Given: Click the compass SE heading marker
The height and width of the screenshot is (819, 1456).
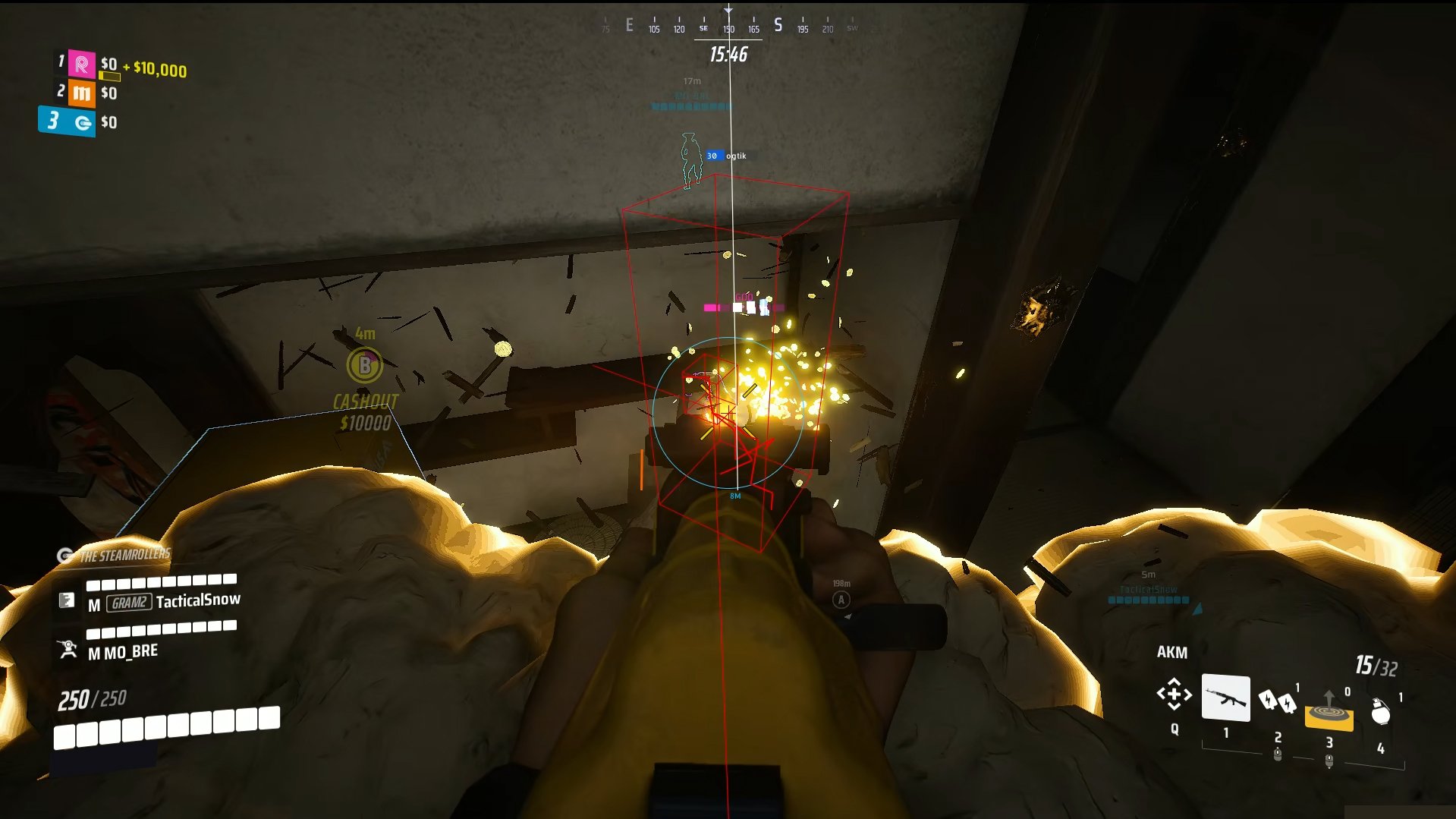Looking at the screenshot, I should click(702, 26).
